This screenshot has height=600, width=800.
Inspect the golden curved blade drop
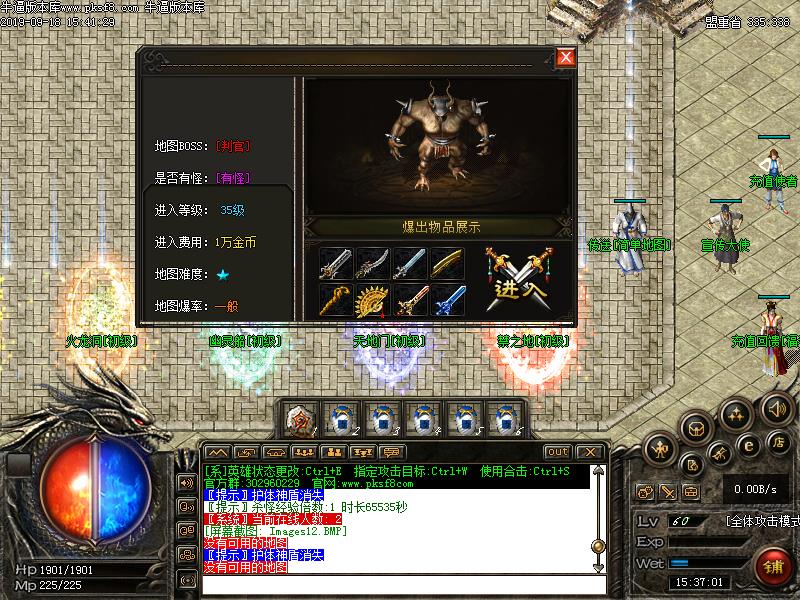pos(446,263)
